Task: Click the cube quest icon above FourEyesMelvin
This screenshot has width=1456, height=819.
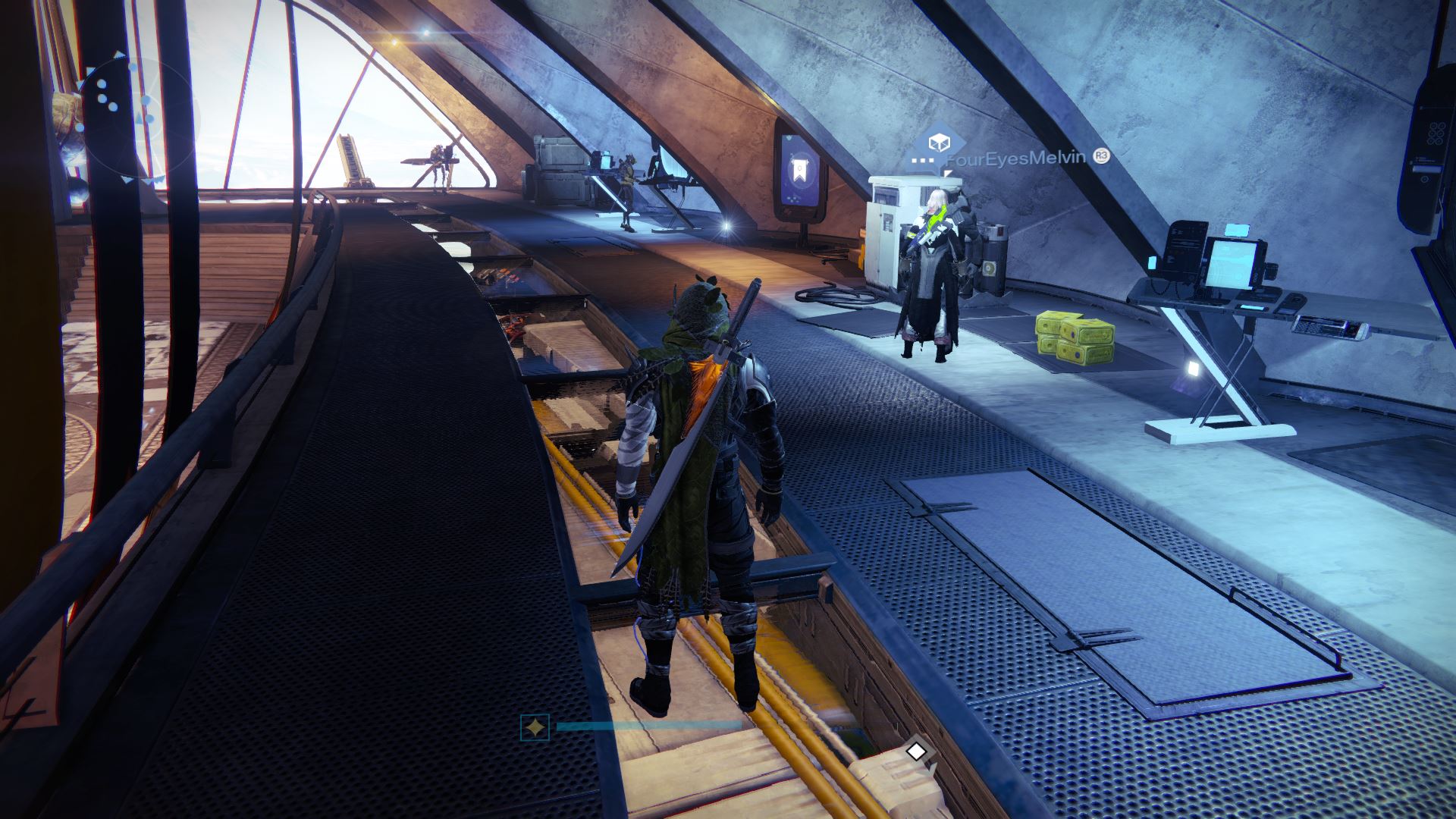Action: (x=939, y=144)
